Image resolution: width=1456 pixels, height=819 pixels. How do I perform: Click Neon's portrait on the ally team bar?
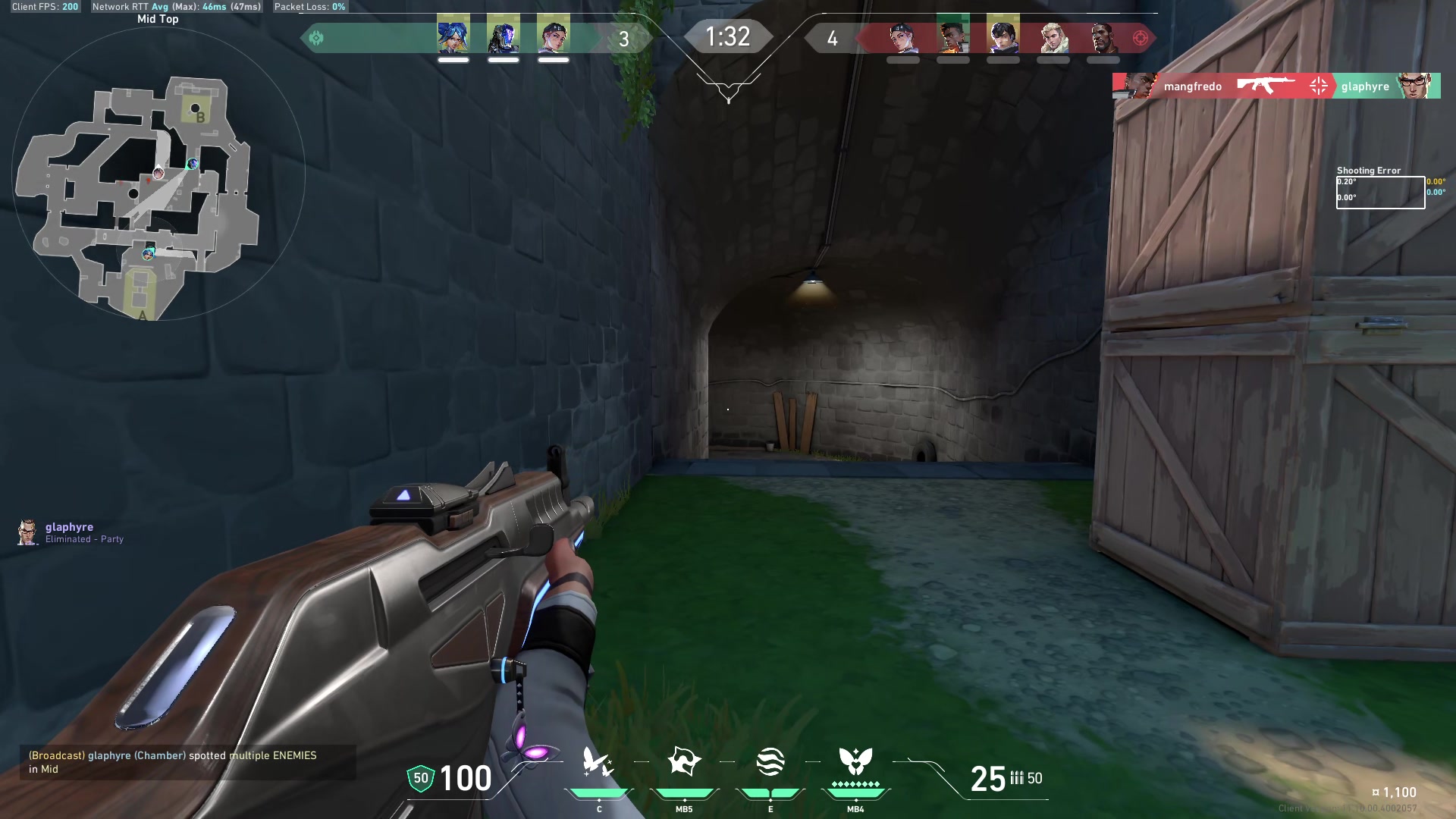(454, 36)
